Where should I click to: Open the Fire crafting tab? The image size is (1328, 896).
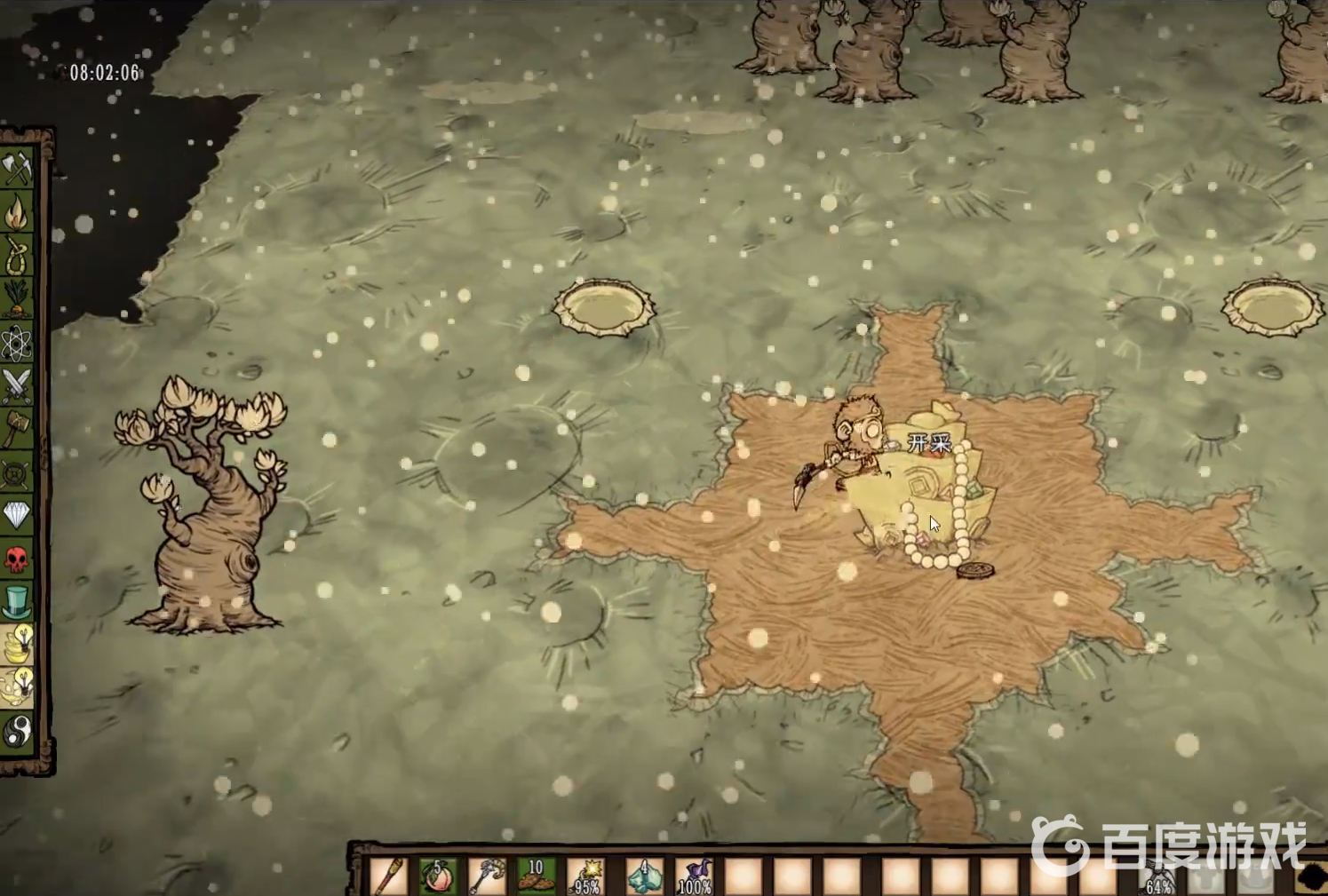tap(17, 212)
